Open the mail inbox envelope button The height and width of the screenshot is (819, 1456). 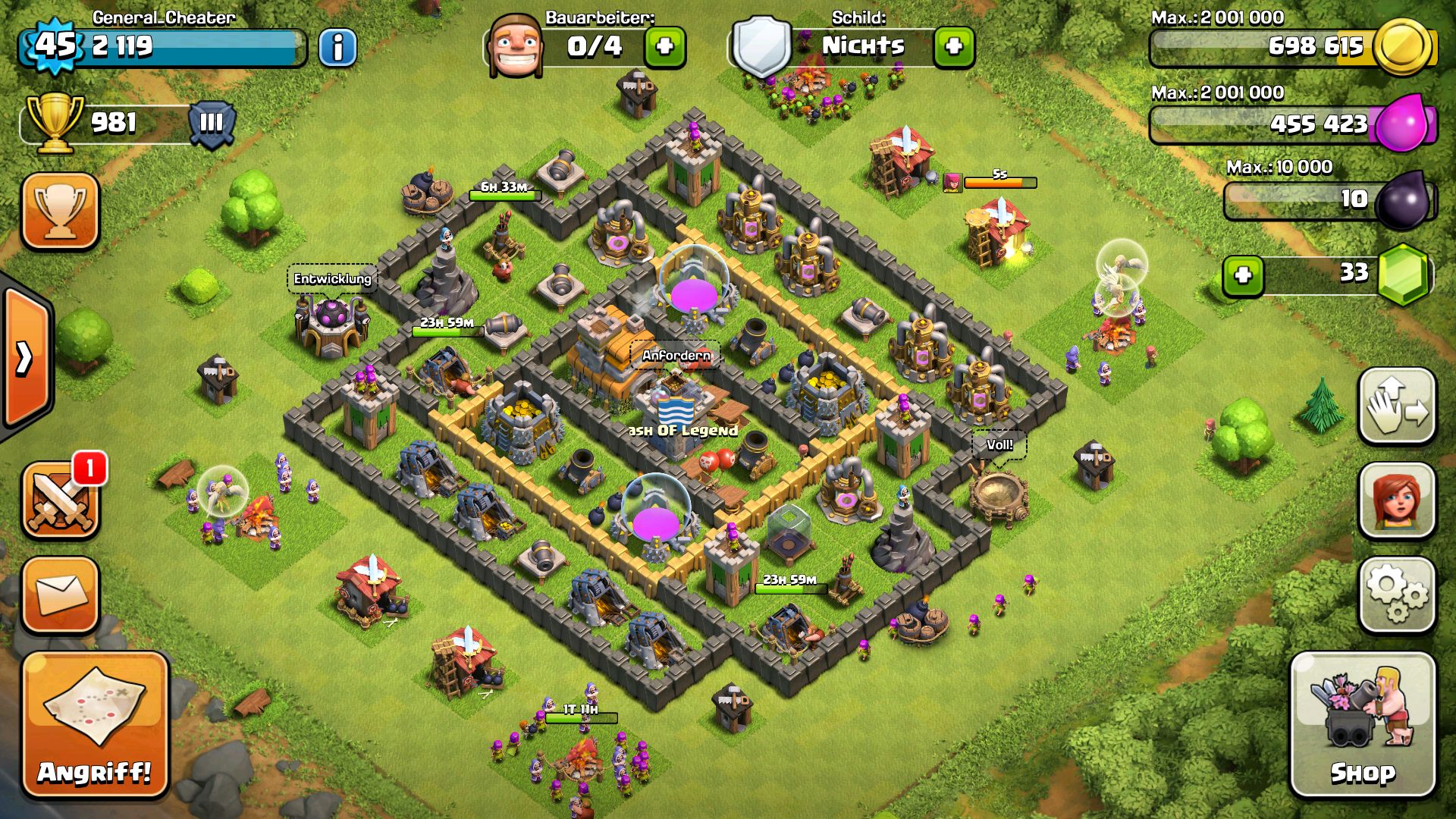pos(61,595)
